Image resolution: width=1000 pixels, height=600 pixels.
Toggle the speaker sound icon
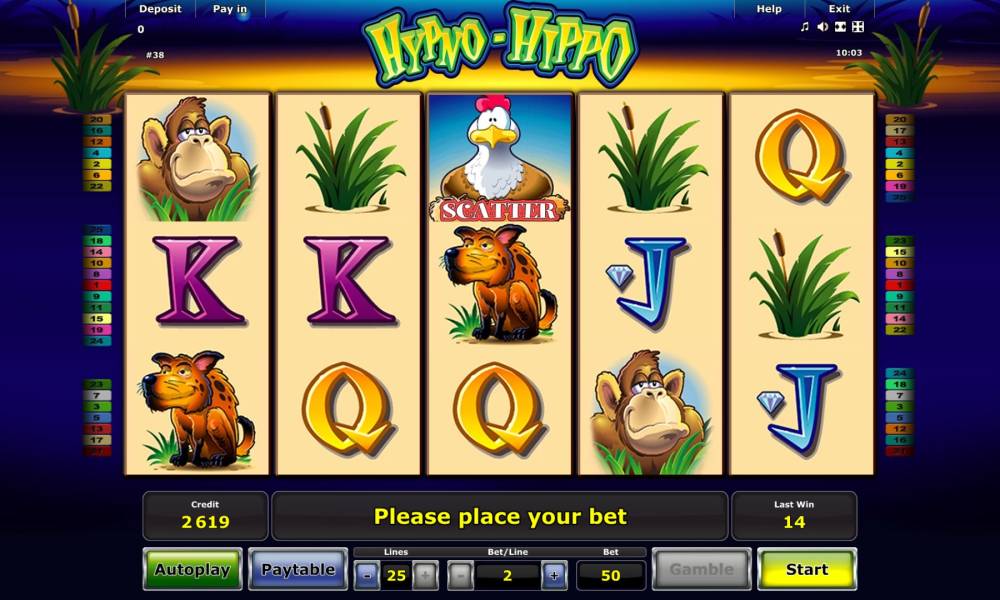point(822,27)
